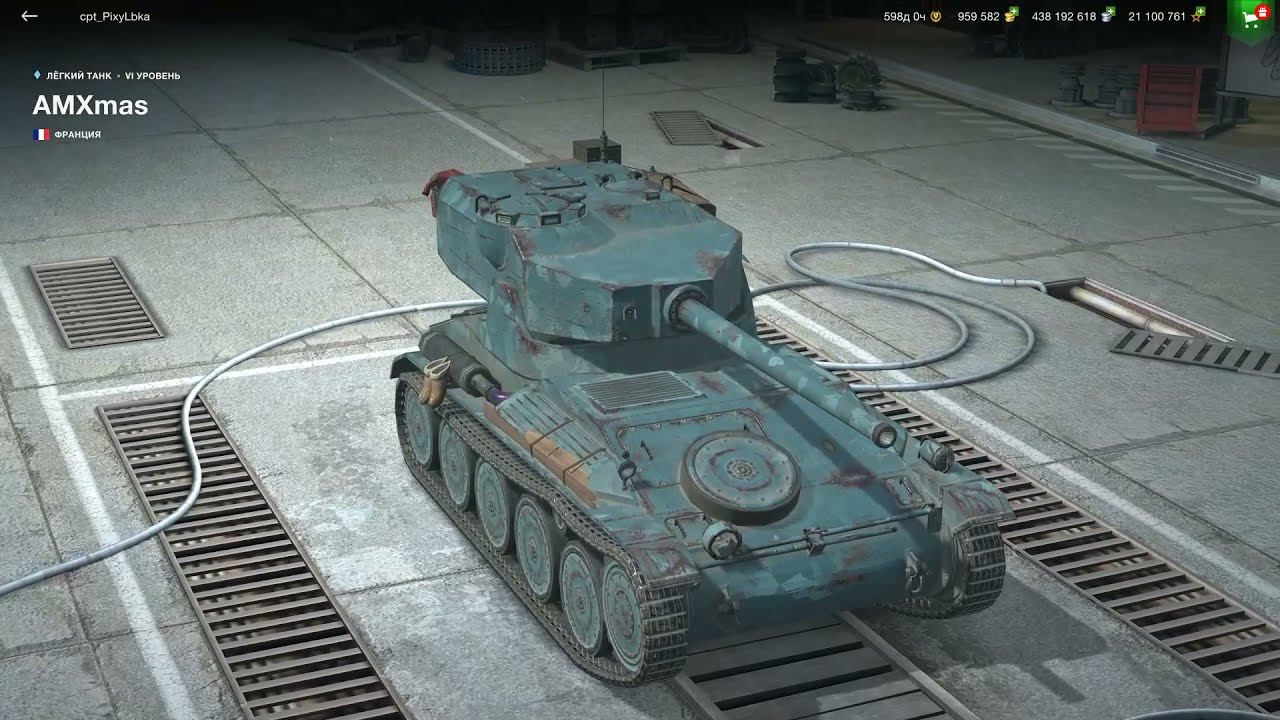1280x720 pixels.
Task: Click the premium account medal icon
Action: (934, 15)
